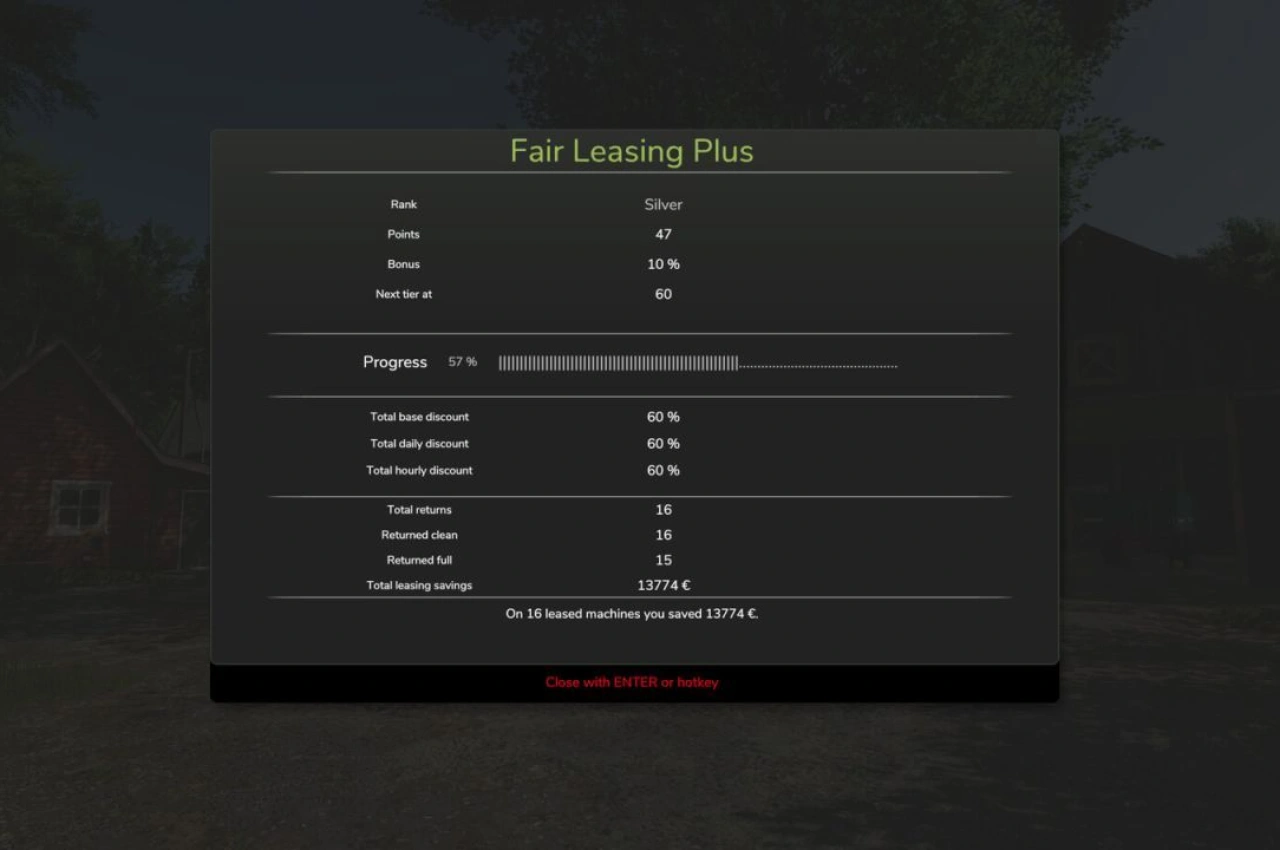
Task: Click the Total returns count
Action: (662, 509)
